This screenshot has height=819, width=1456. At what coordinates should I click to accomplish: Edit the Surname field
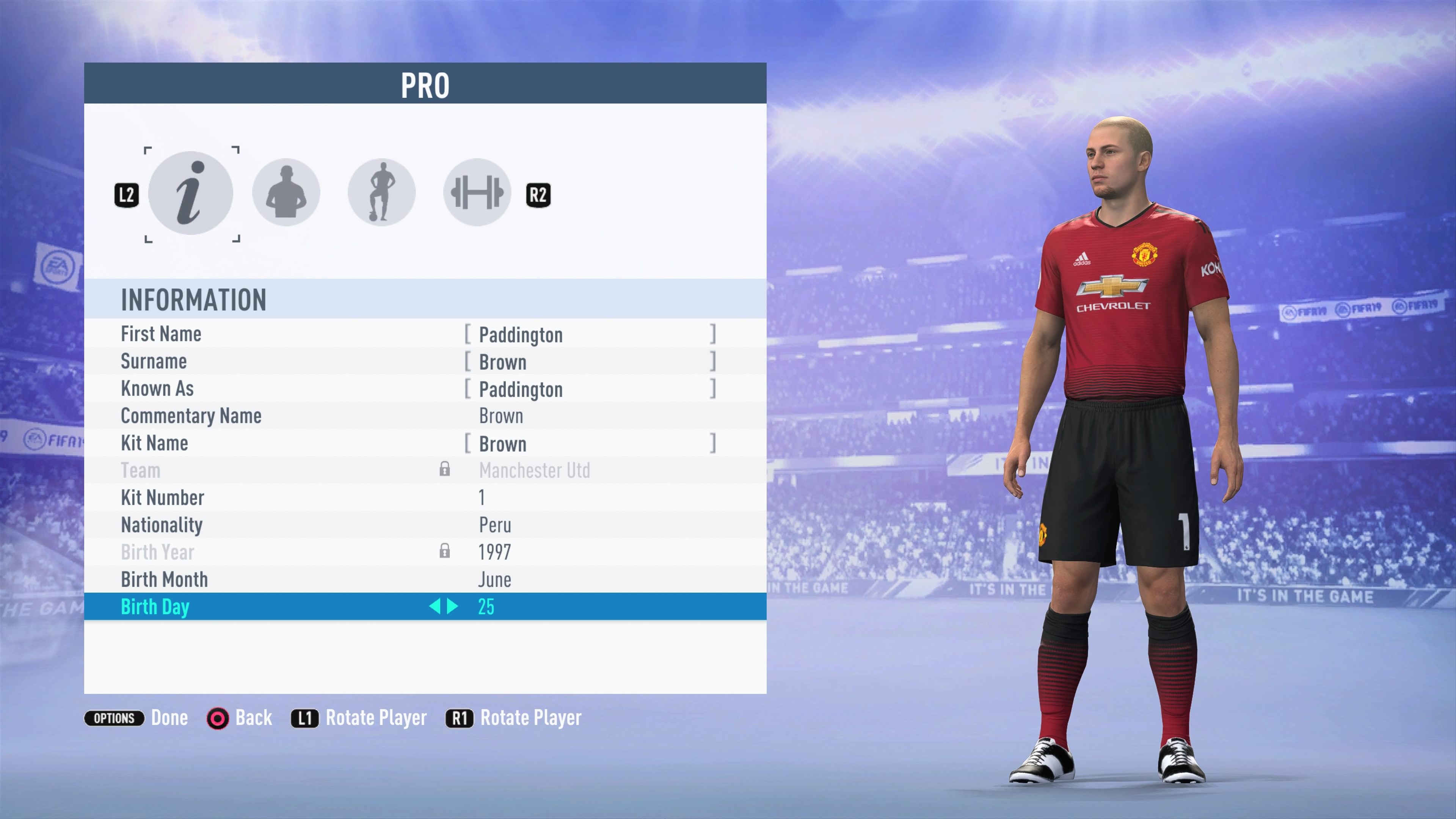(590, 362)
